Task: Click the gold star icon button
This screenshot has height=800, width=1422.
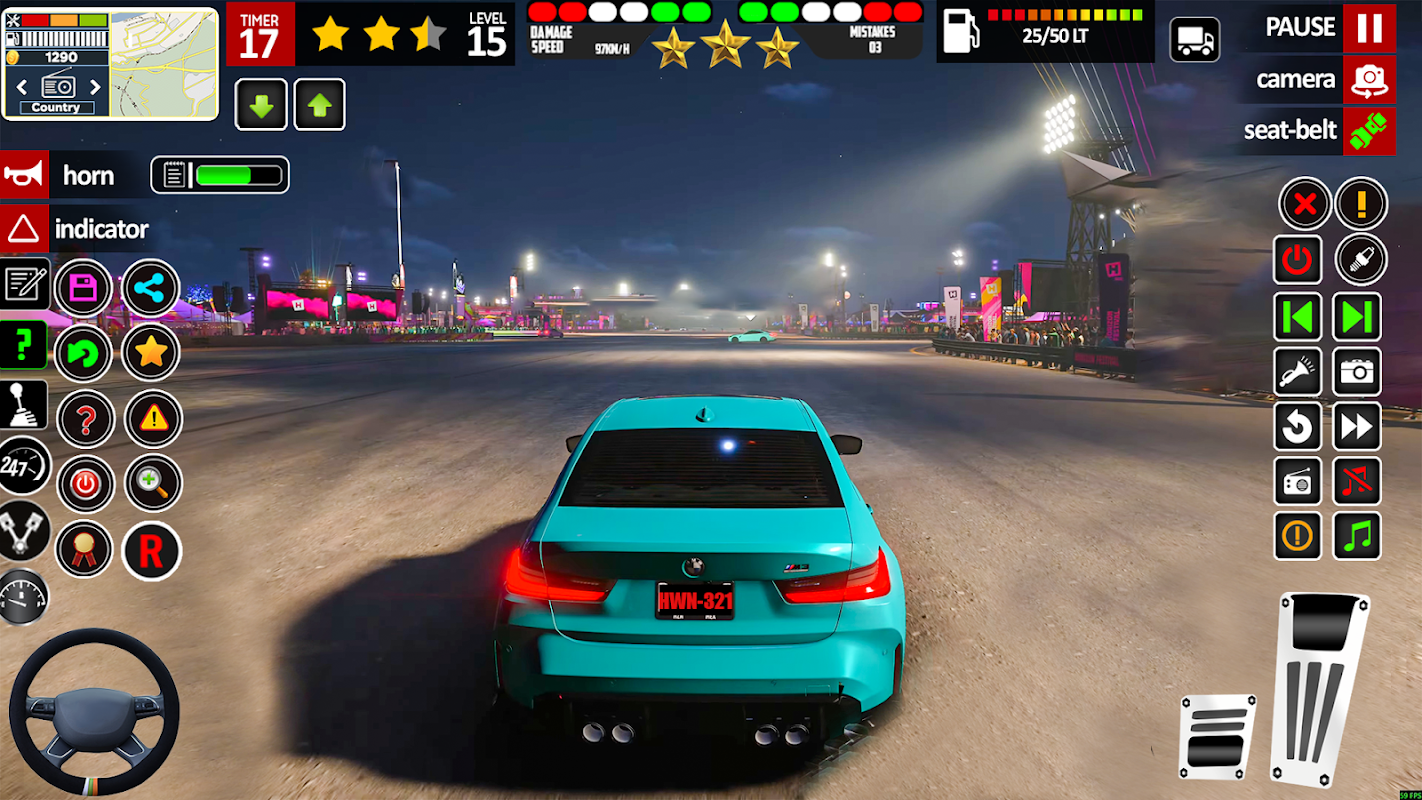Action: [x=151, y=352]
